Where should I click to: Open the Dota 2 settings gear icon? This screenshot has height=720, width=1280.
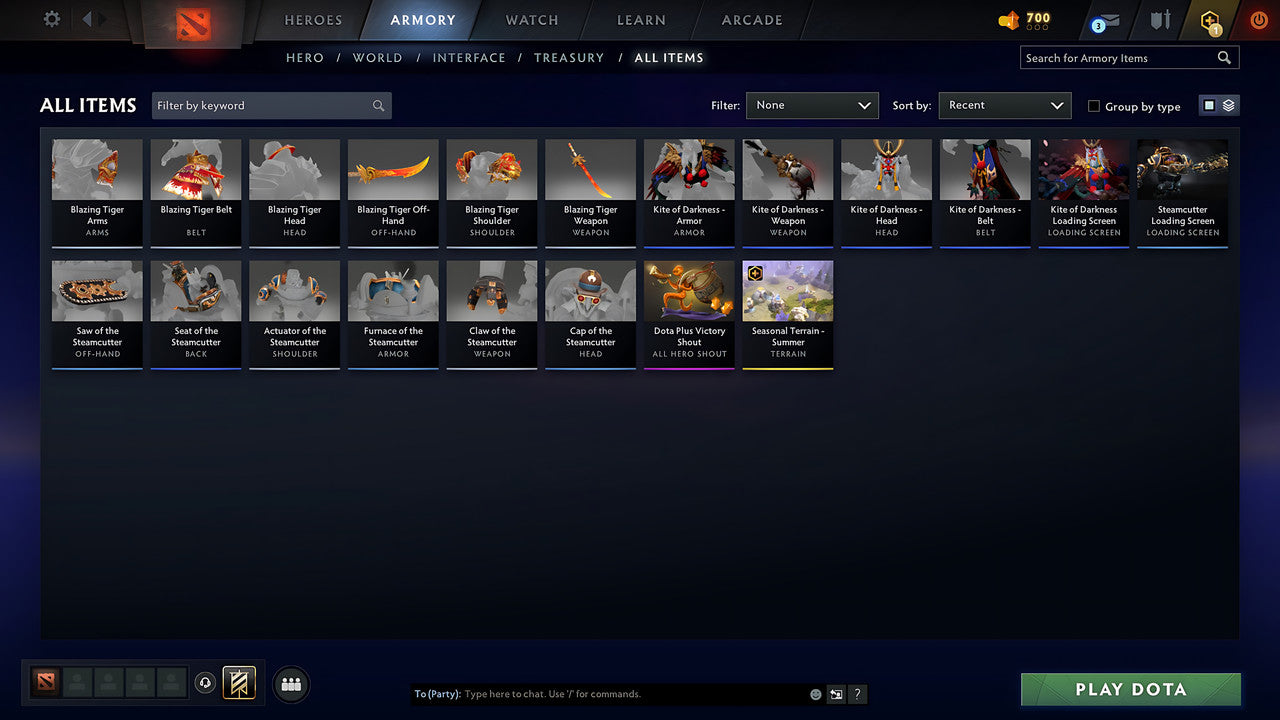[x=49, y=19]
